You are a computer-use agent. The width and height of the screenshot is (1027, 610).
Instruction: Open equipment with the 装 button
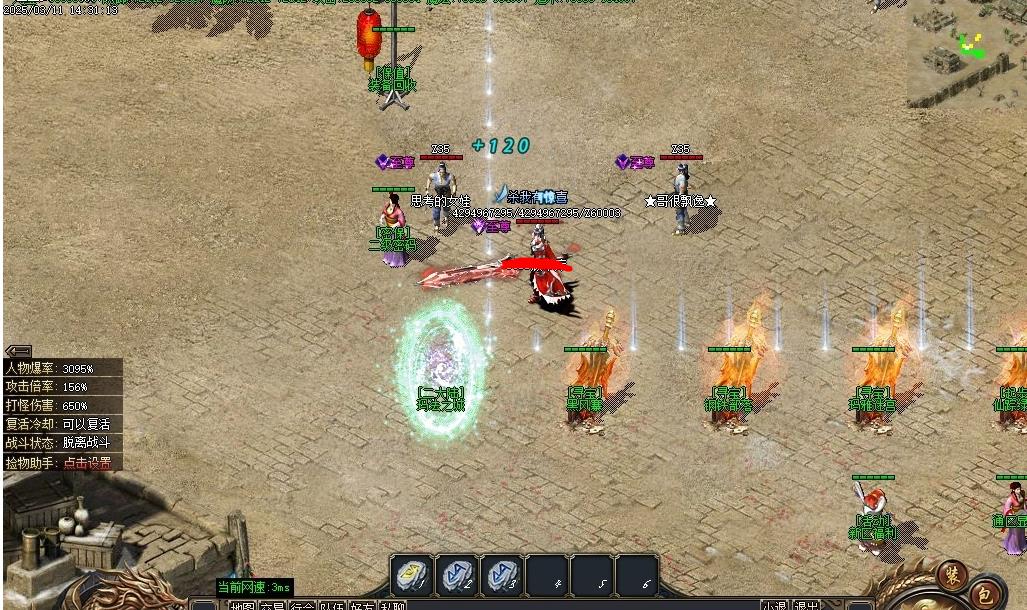(951, 575)
